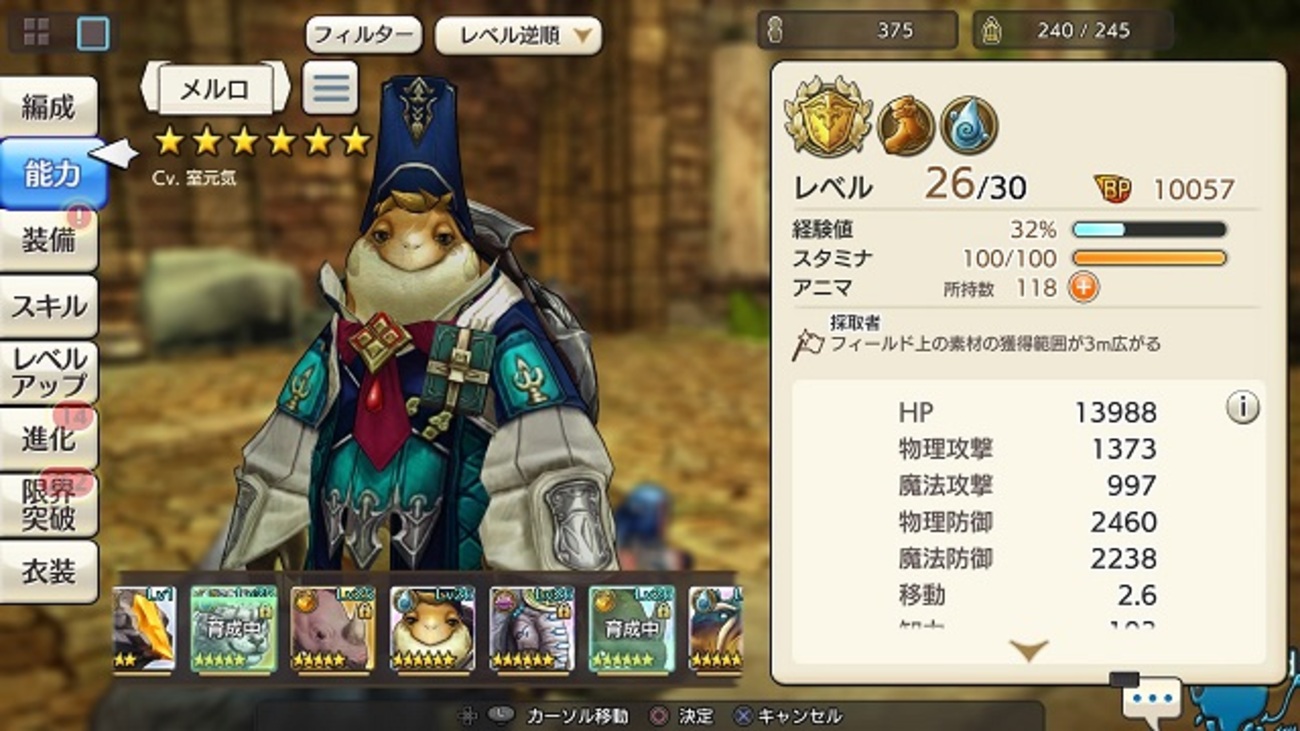Pick the elephant character thumbnail
This screenshot has height=731, width=1300.
(532, 628)
